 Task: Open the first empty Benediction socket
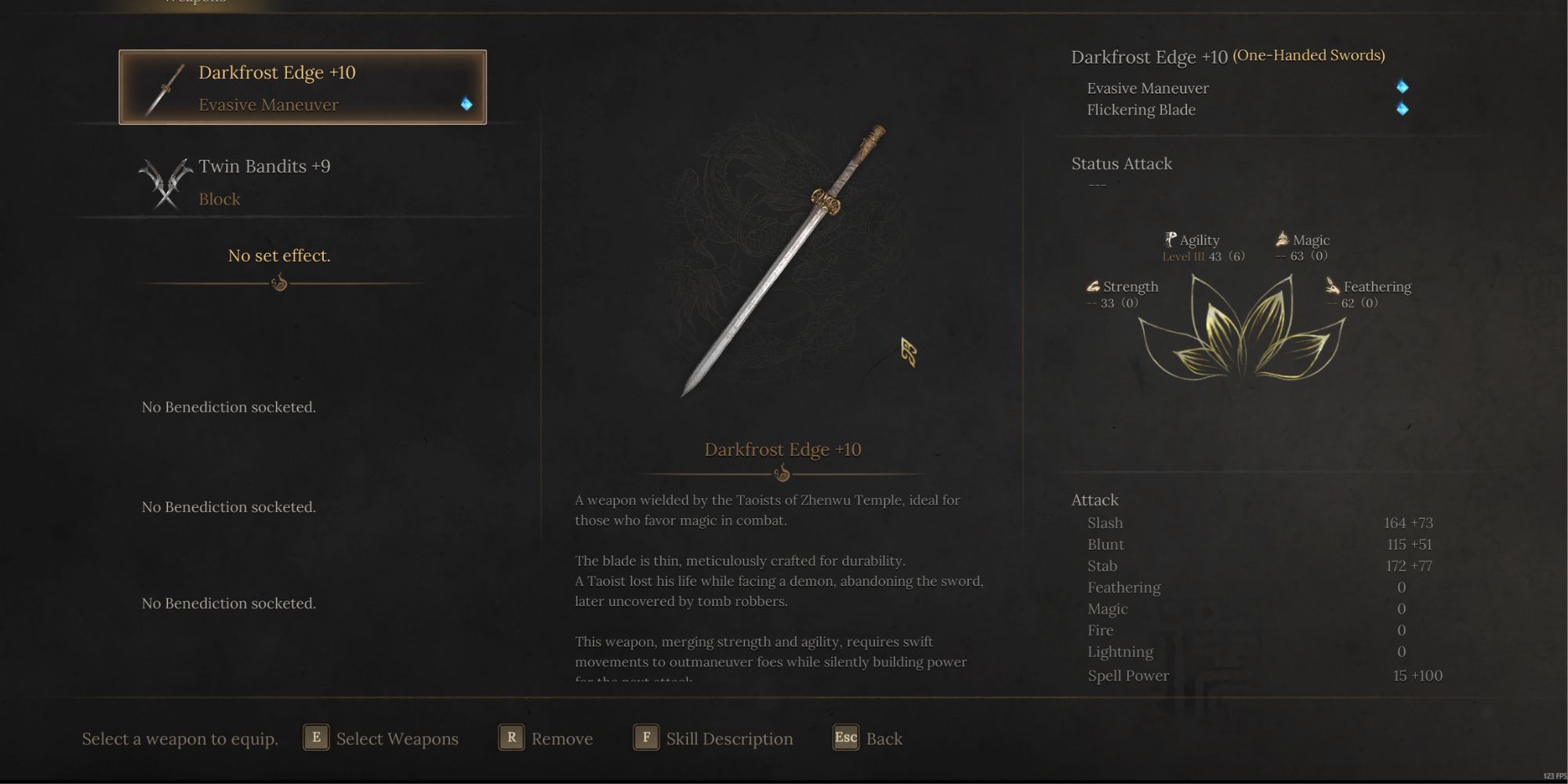pos(228,407)
